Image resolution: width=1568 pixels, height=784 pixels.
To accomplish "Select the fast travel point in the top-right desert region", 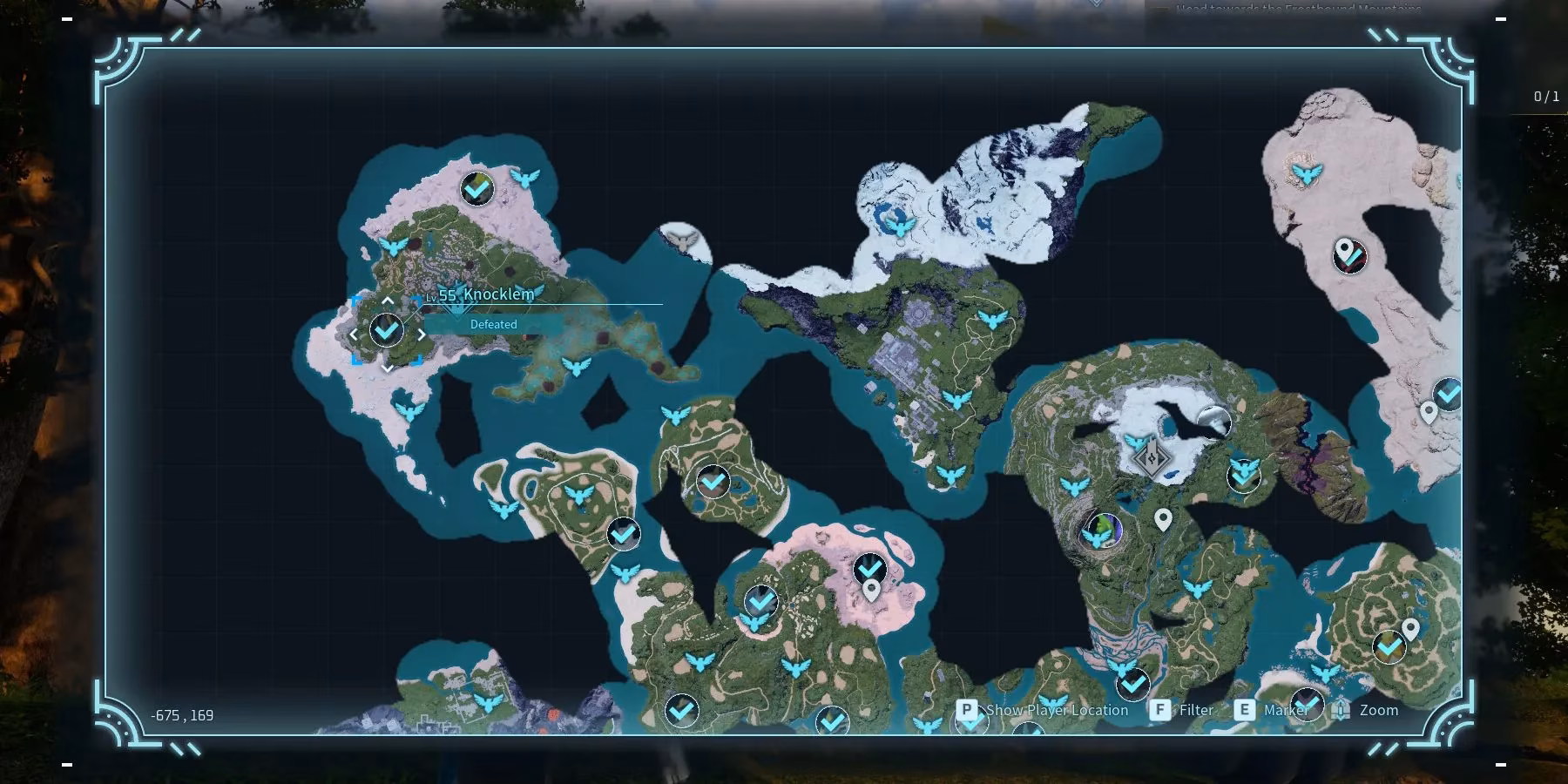I will (x=1308, y=170).
